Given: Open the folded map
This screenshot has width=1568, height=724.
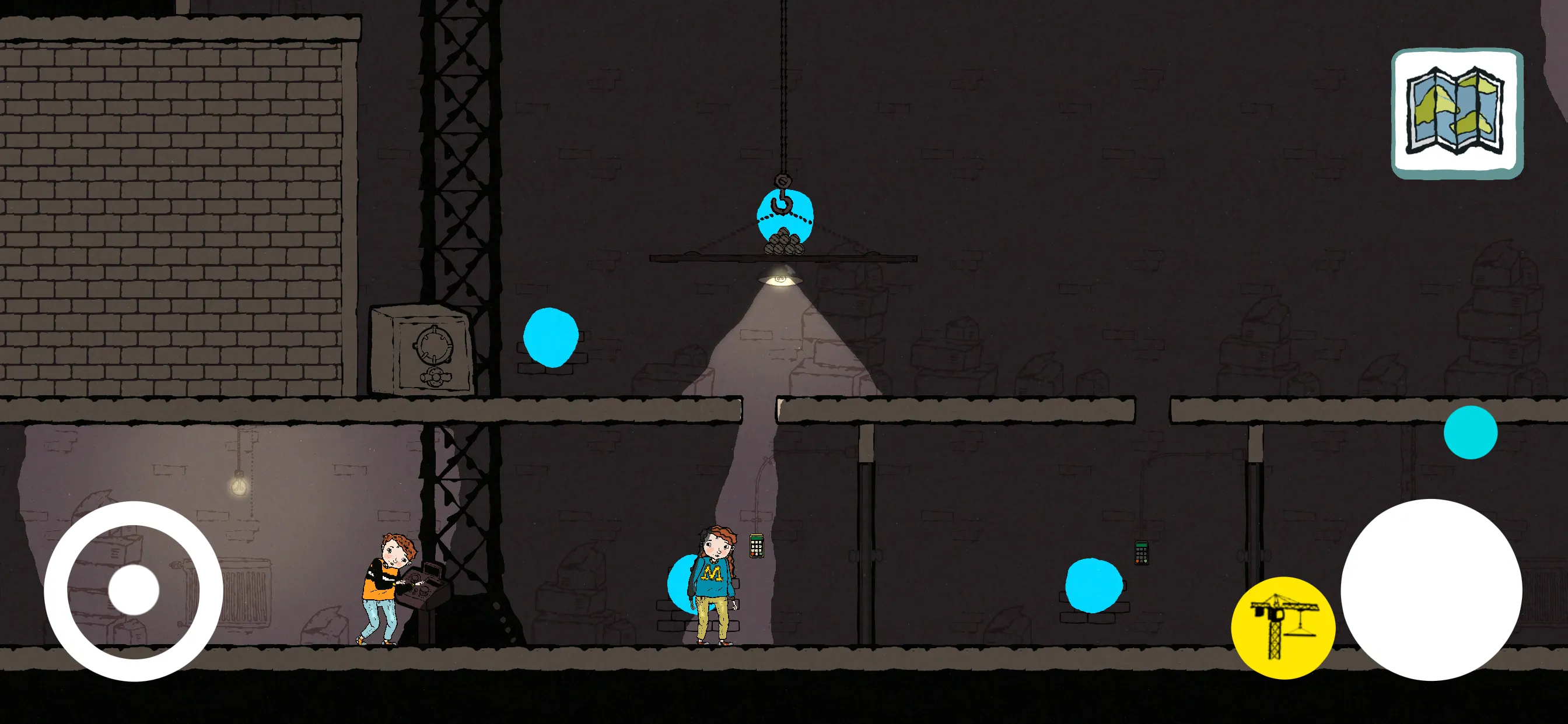Looking at the screenshot, I should click(1457, 113).
